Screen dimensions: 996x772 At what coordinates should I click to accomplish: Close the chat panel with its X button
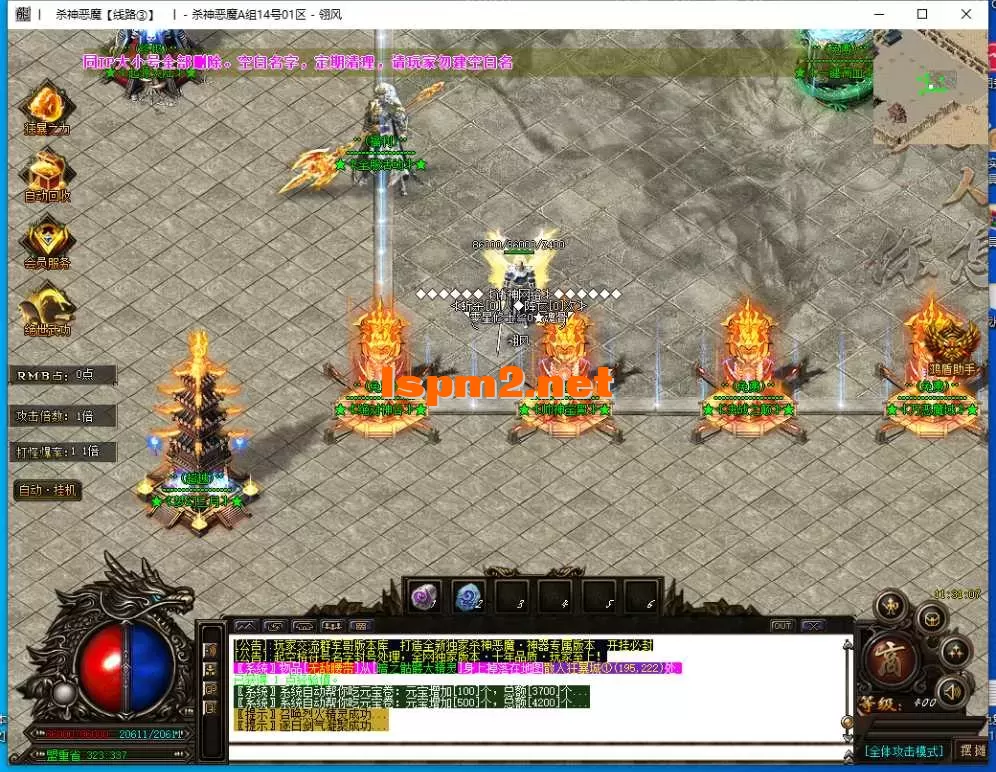coord(814,625)
